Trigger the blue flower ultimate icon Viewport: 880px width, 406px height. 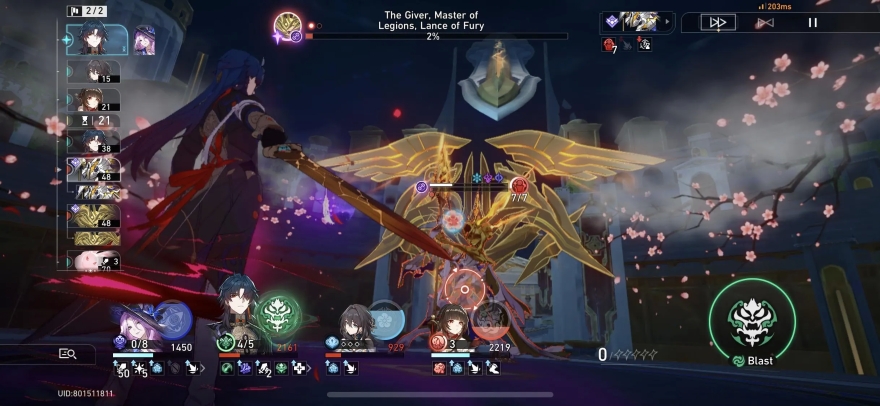coord(387,320)
